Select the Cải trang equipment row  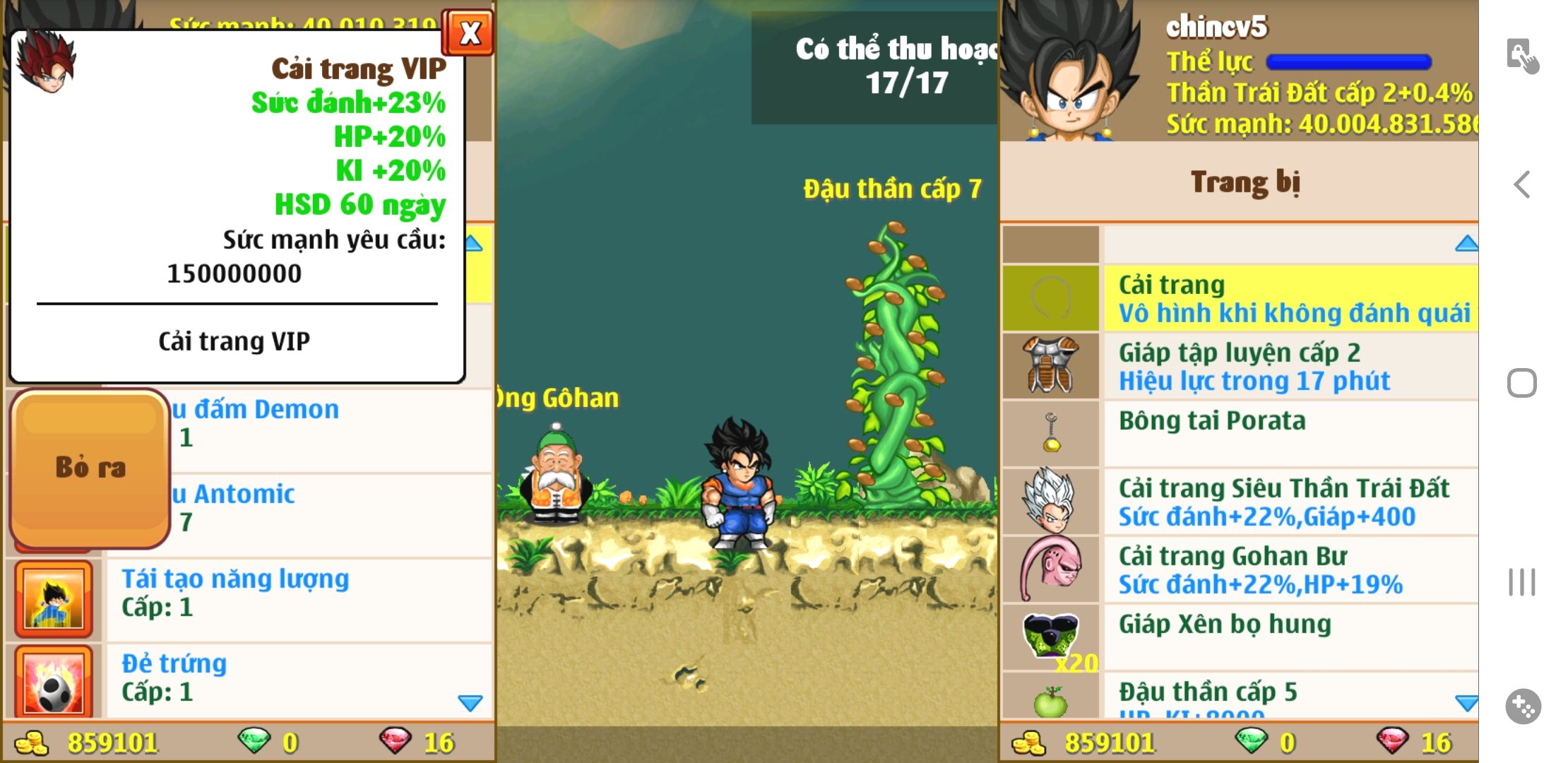click(x=1290, y=299)
